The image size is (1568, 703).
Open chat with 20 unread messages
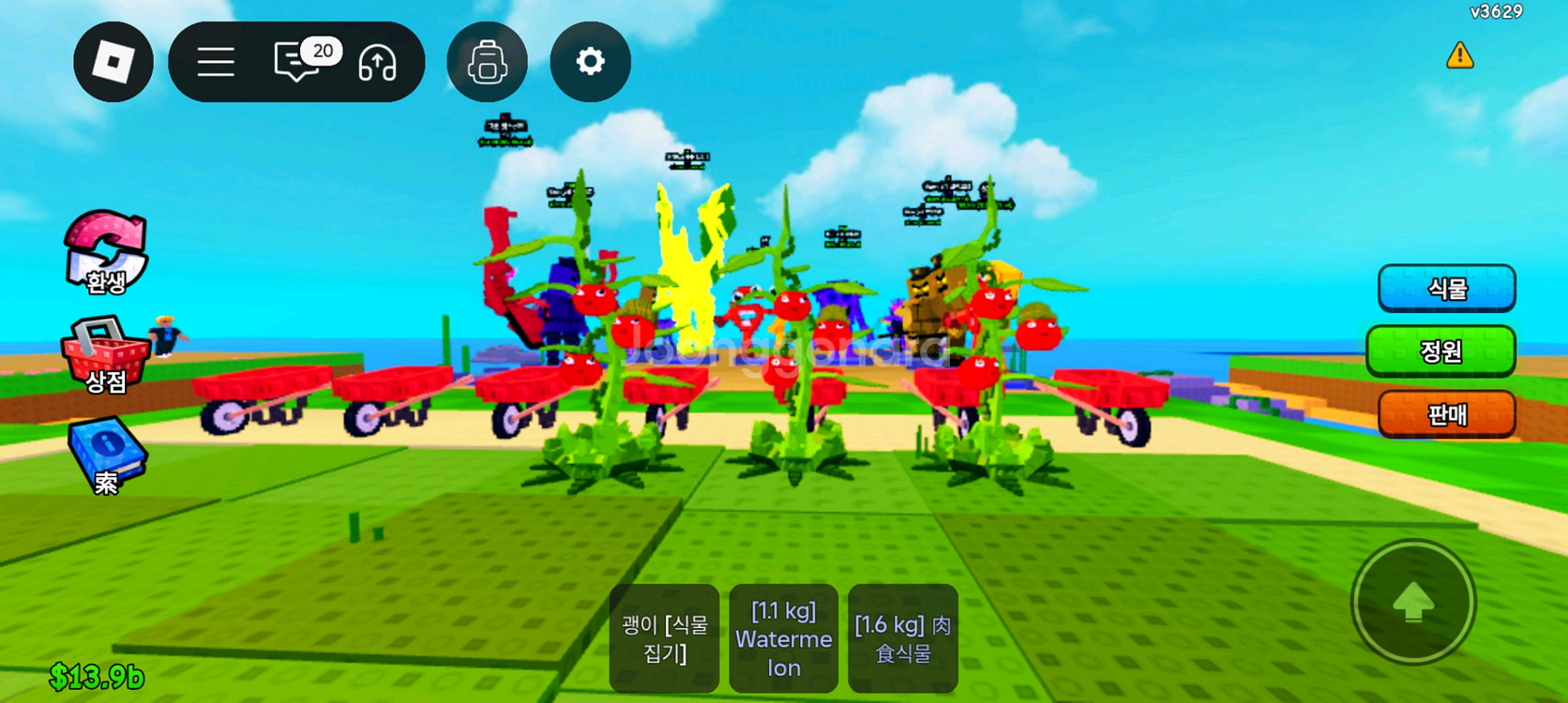tap(300, 62)
